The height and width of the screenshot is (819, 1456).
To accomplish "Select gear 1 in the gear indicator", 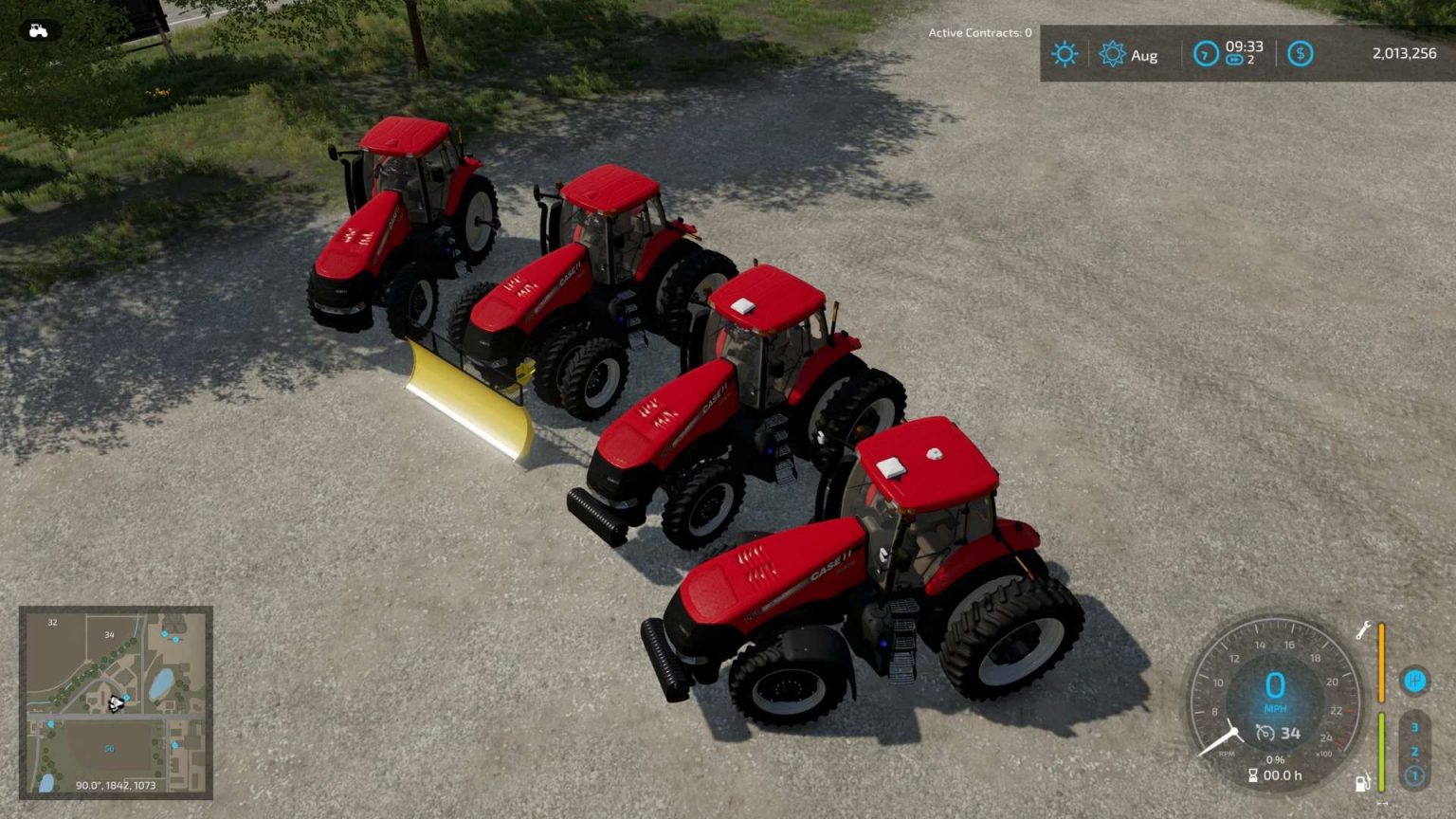I will pos(1415,776).
